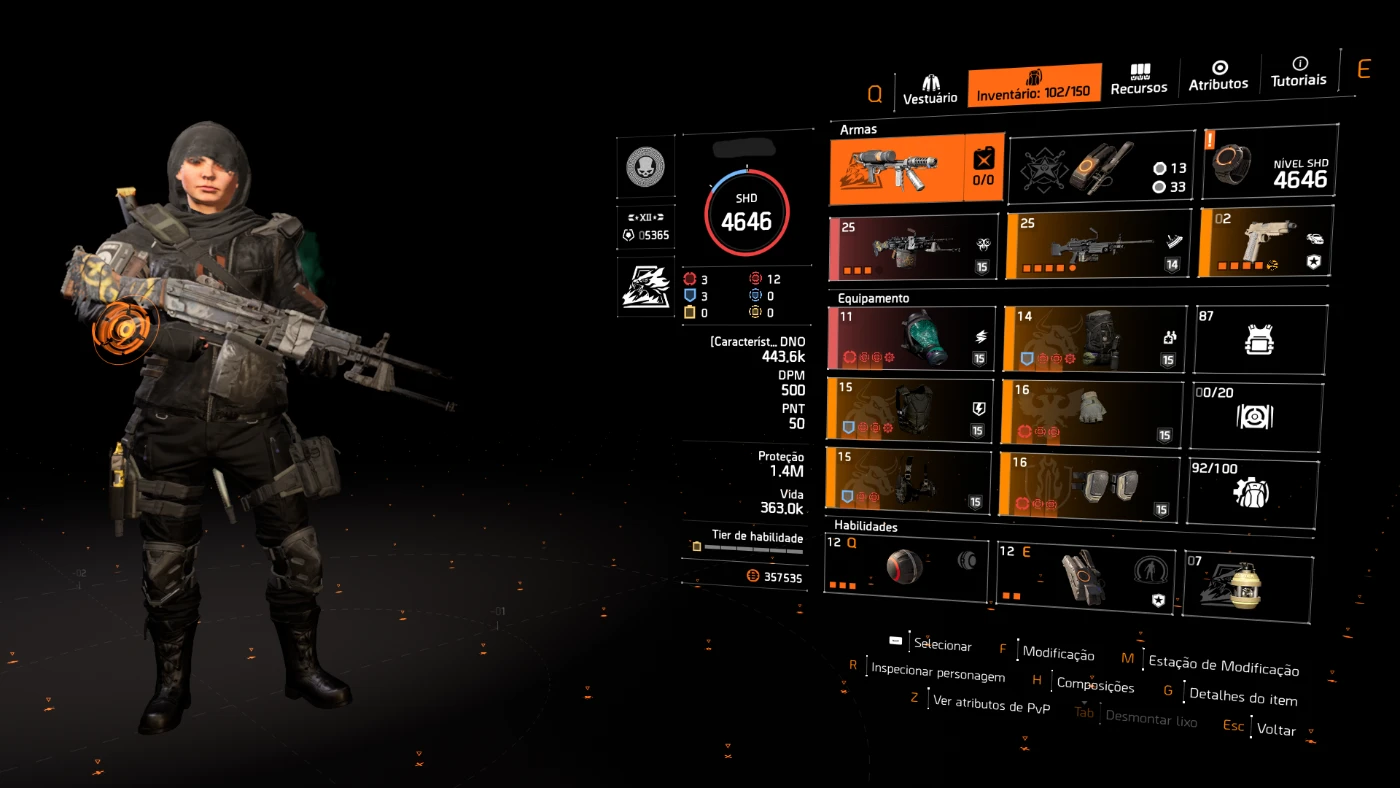Open the backpack gear slot

pos(1094,338)
